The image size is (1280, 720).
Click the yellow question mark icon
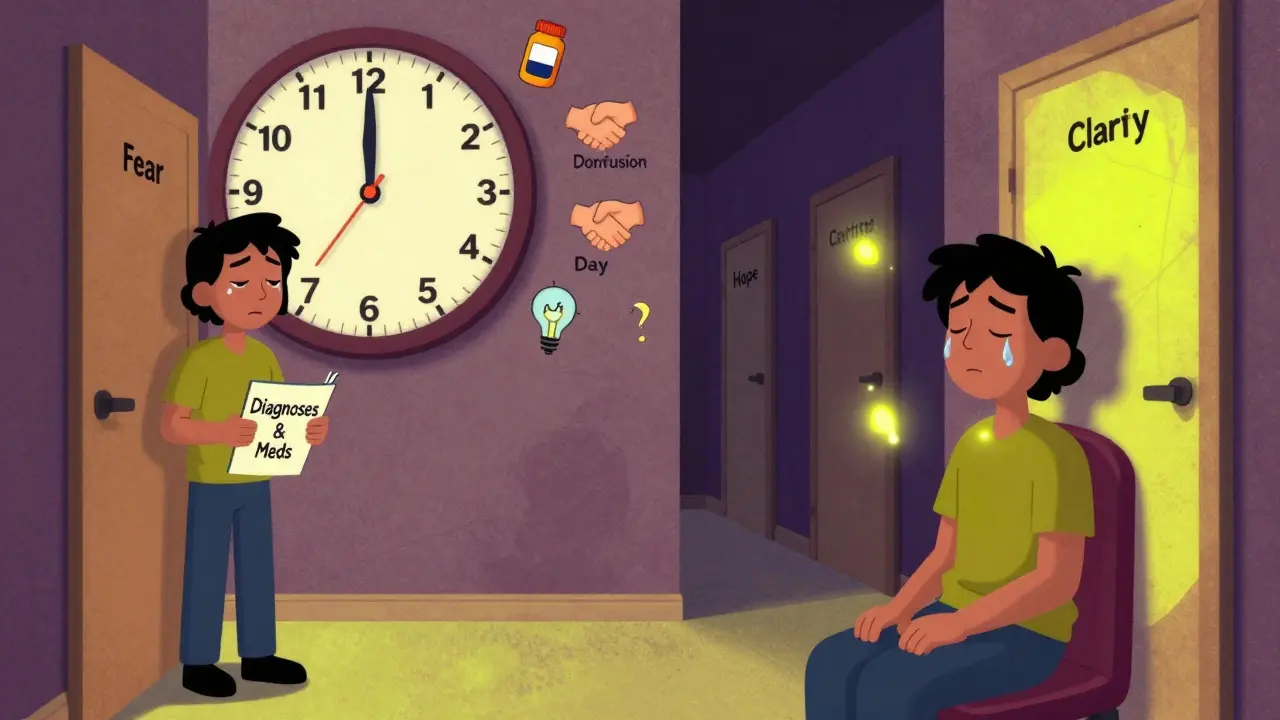641,323
